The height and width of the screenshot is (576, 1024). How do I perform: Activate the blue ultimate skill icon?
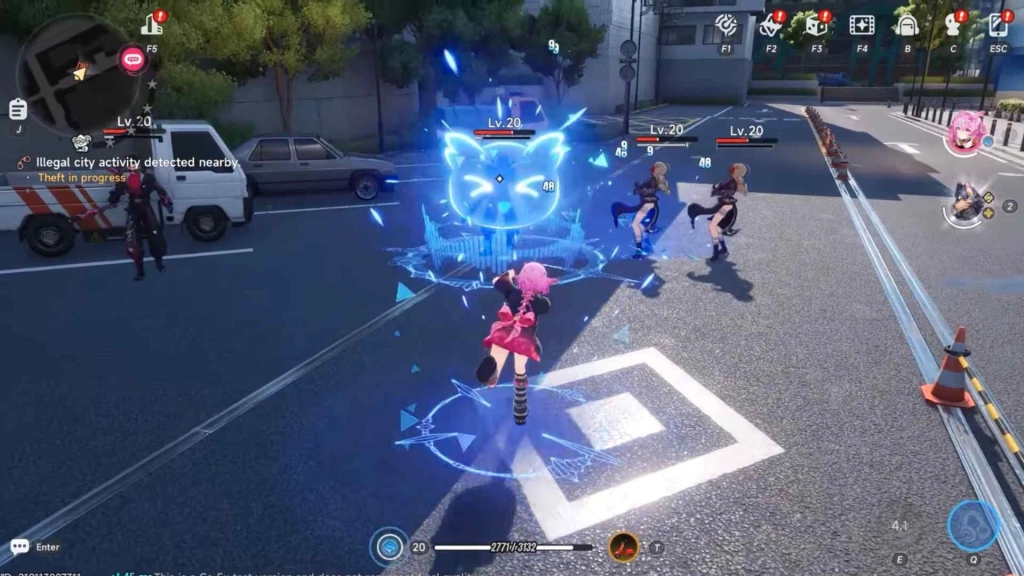click(x=970, y=524)
